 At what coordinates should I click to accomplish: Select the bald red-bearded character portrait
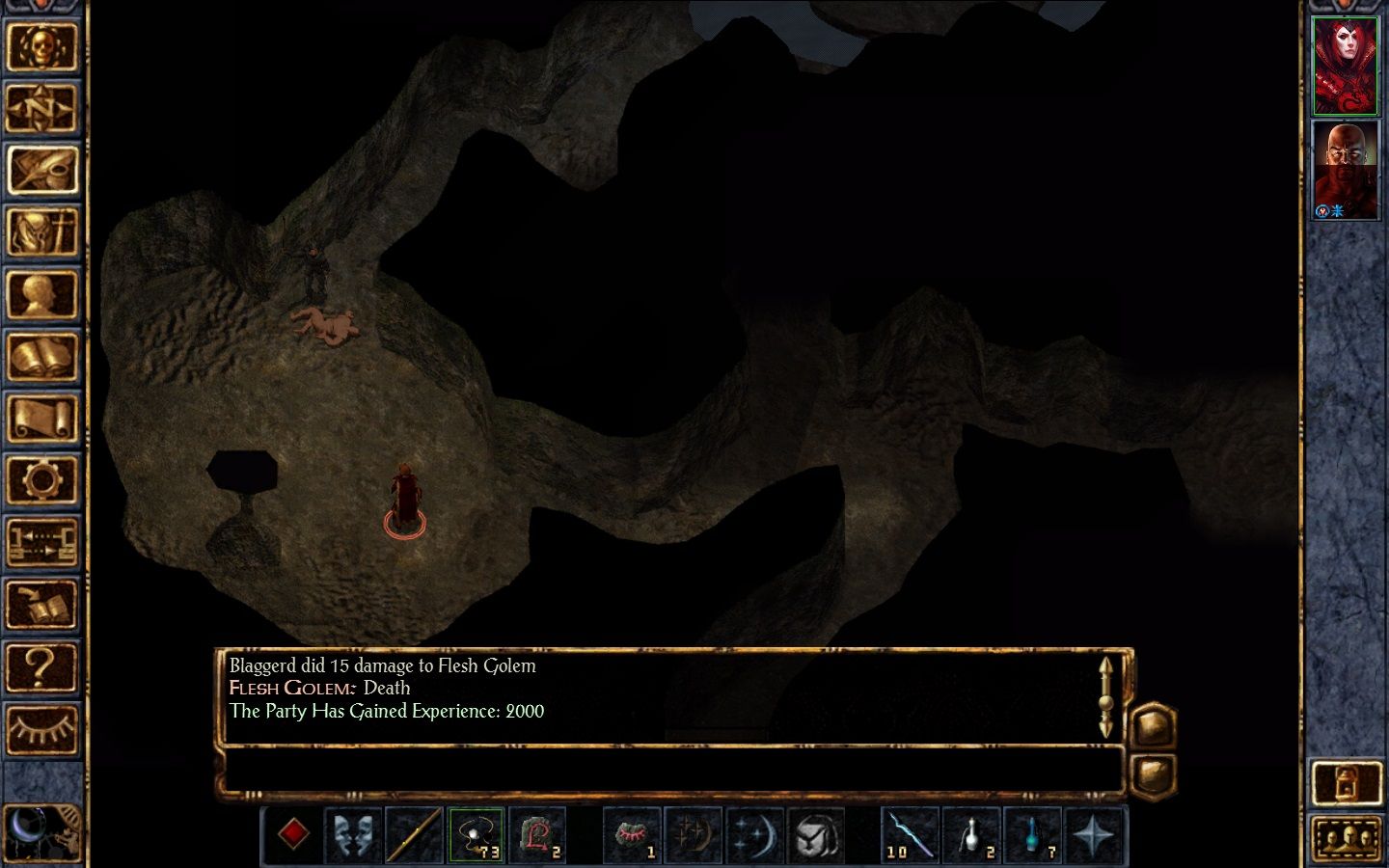tap(1345, 171)
